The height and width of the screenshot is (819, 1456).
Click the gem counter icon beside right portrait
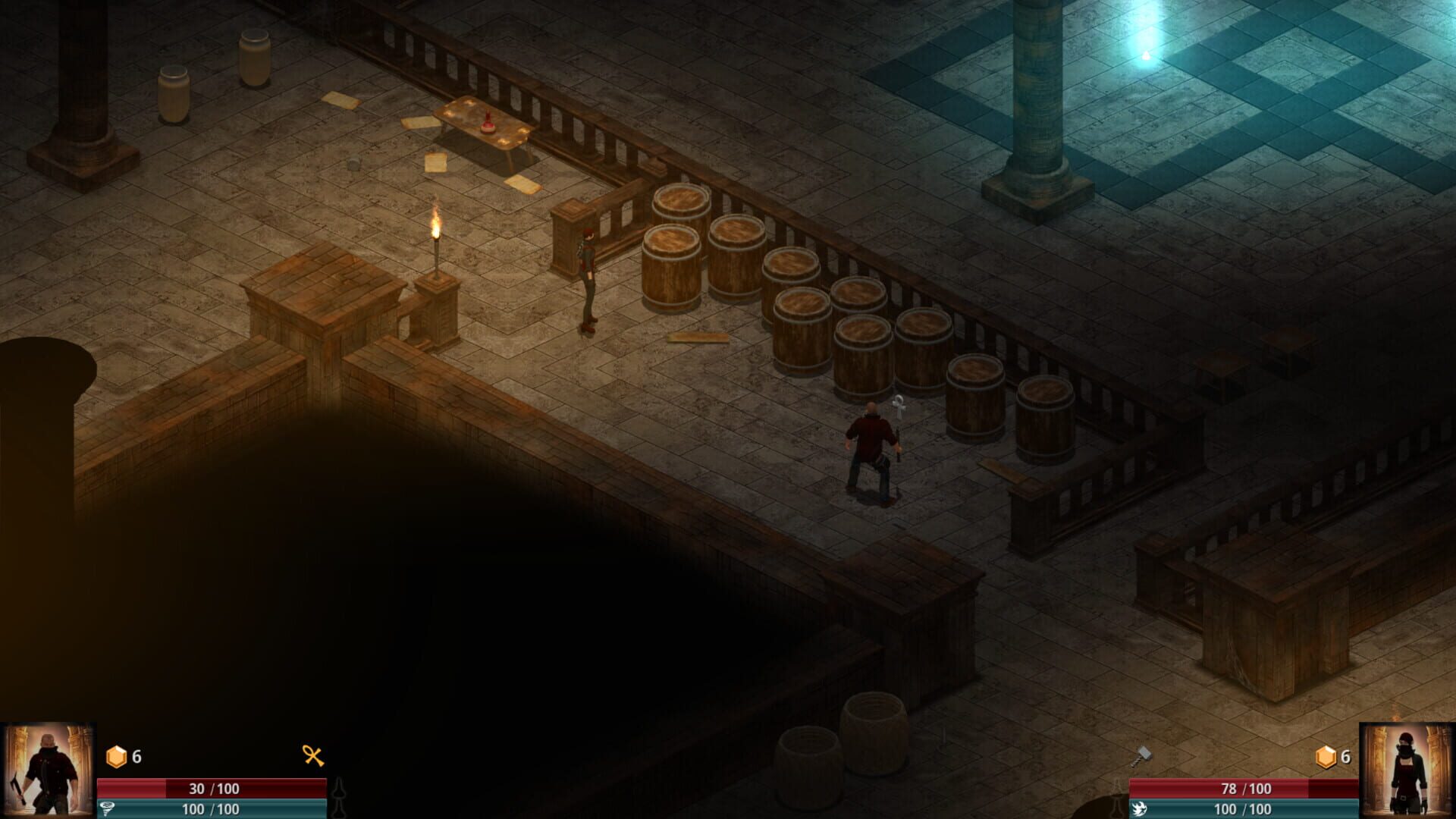tap(1326, 756)
